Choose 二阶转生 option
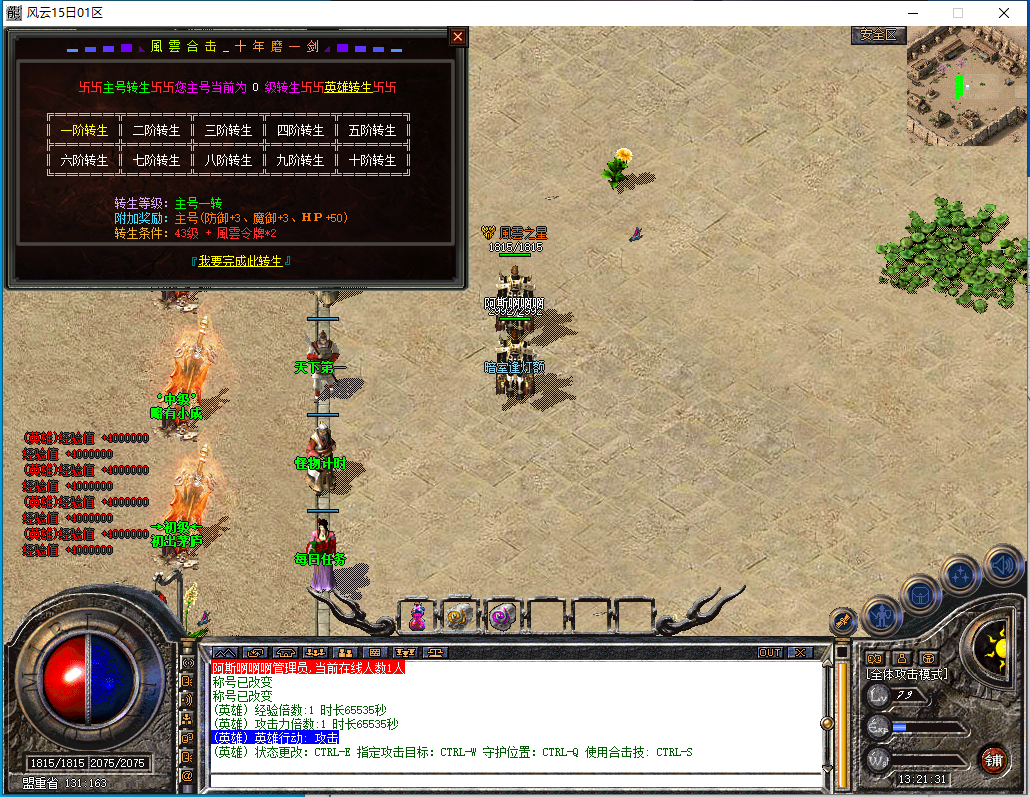Screen dimensions: 1030x797 click(x=156, y=130)
